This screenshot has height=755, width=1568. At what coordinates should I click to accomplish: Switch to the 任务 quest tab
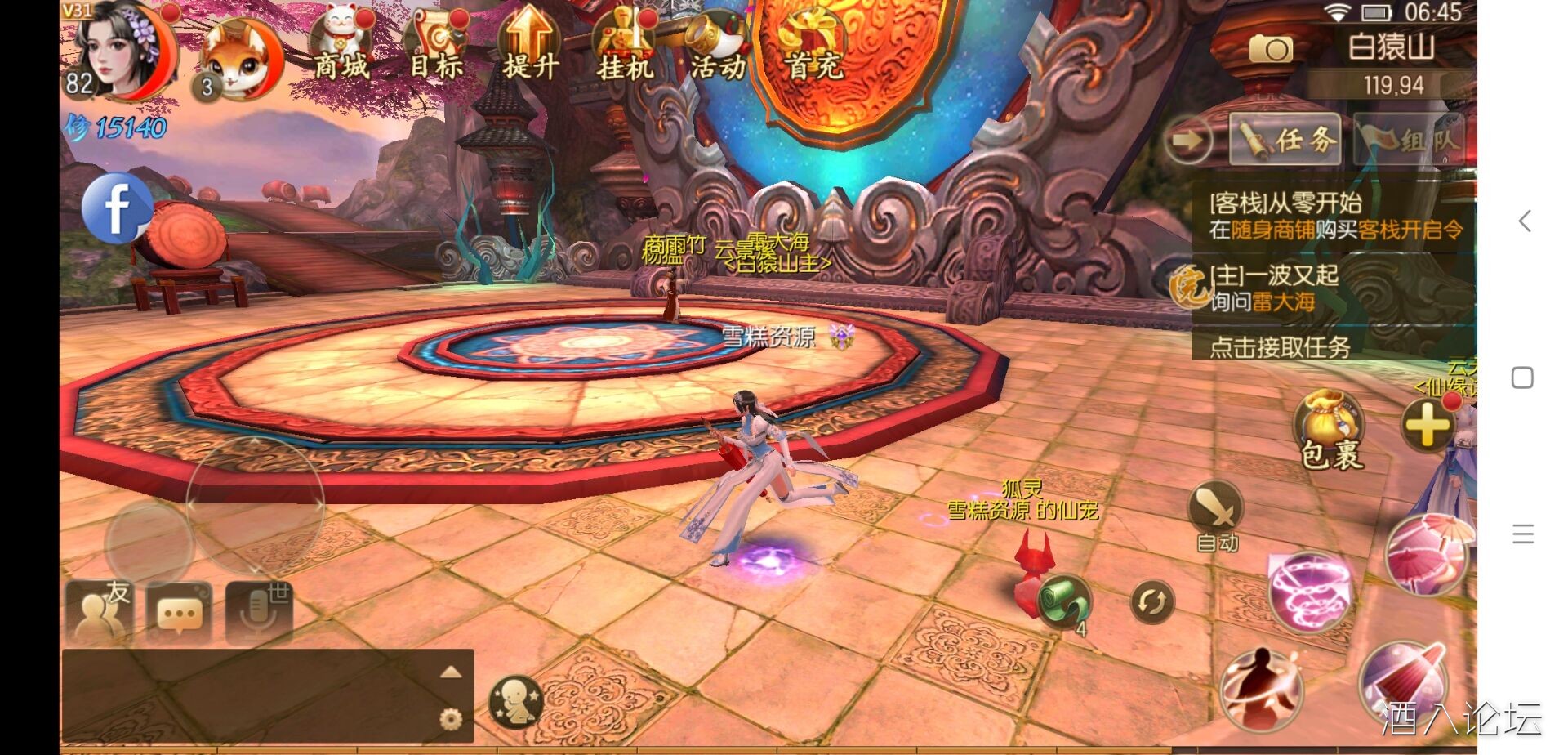[1285, 140]
